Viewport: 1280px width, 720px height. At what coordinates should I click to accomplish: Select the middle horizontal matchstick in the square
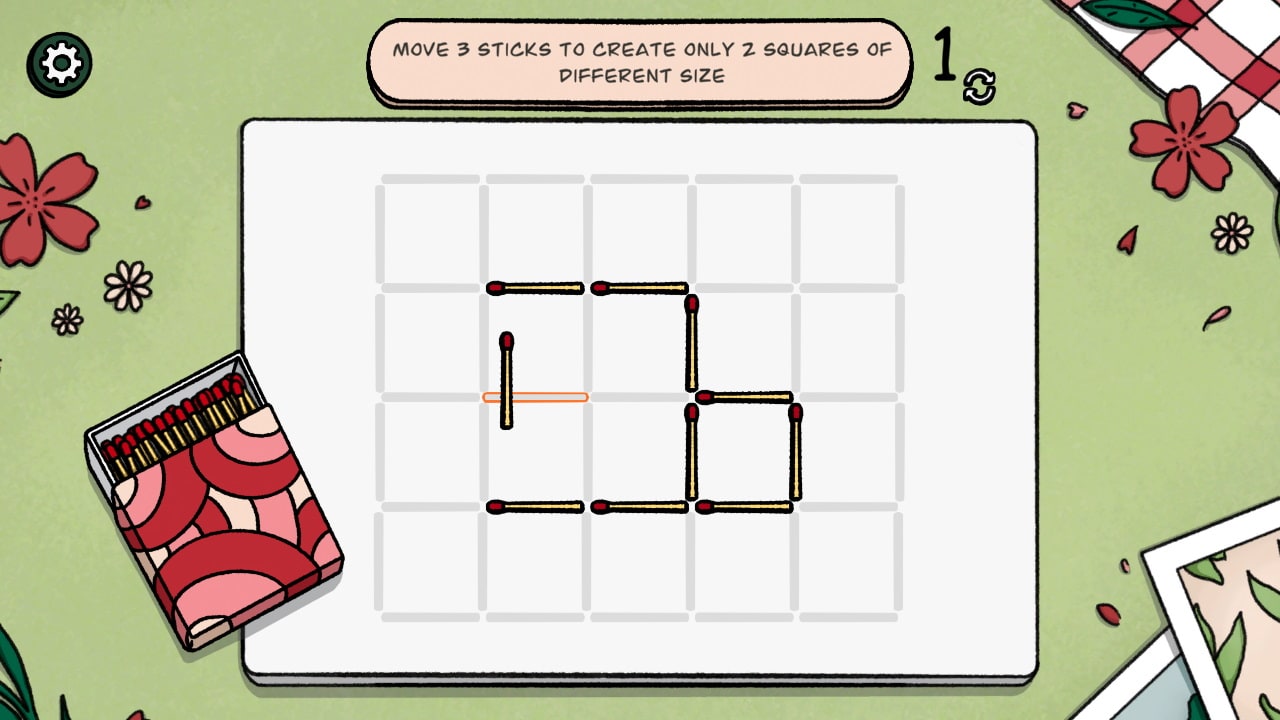point(745,397)
